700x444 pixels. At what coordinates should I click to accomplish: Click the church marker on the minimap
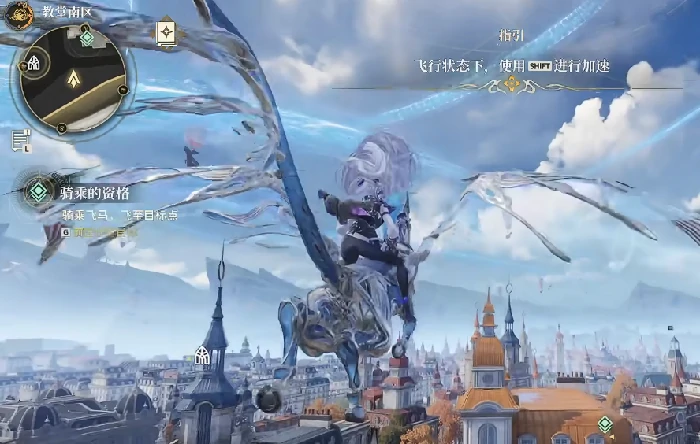pos(33,63)
